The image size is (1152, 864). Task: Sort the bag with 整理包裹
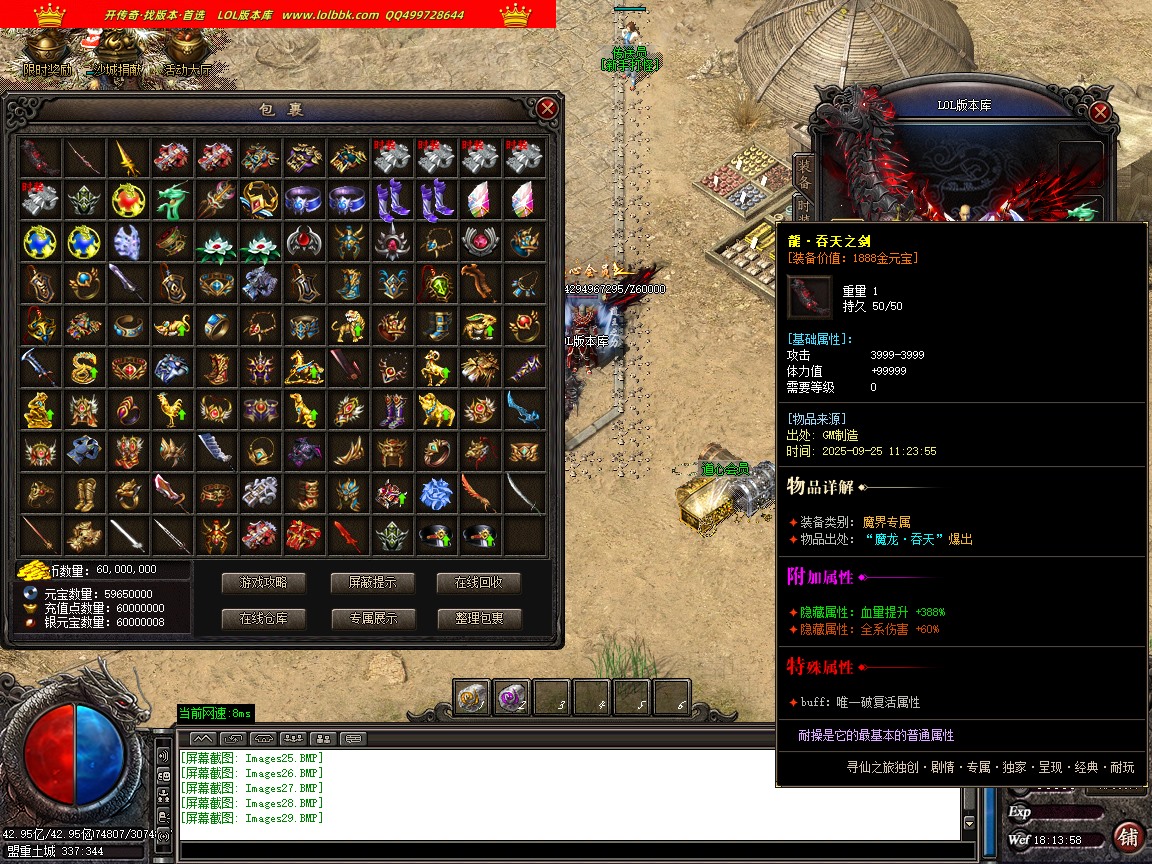click(x=479, y=619)
